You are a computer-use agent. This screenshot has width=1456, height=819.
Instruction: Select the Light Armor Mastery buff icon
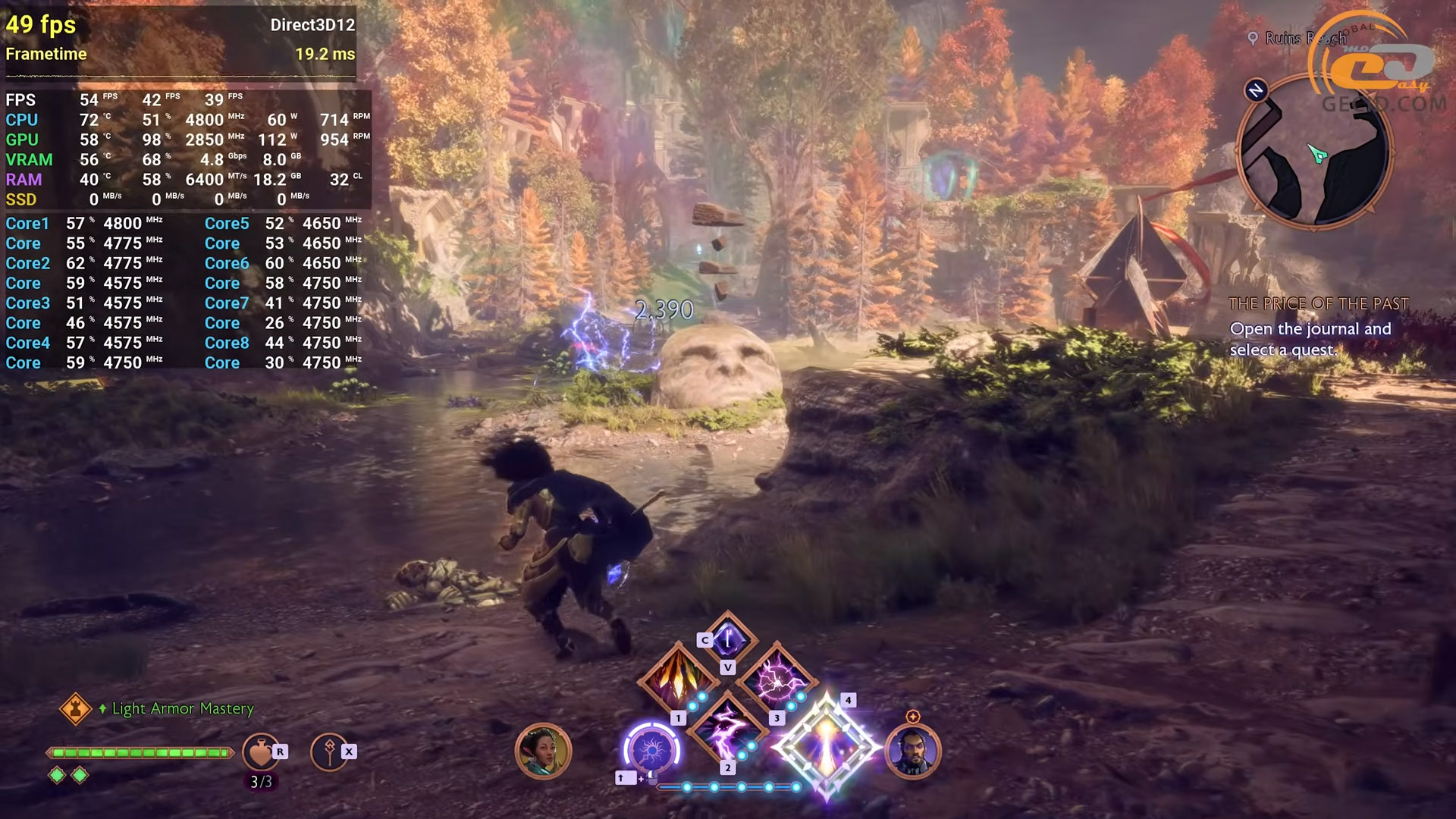pos(75,708)
